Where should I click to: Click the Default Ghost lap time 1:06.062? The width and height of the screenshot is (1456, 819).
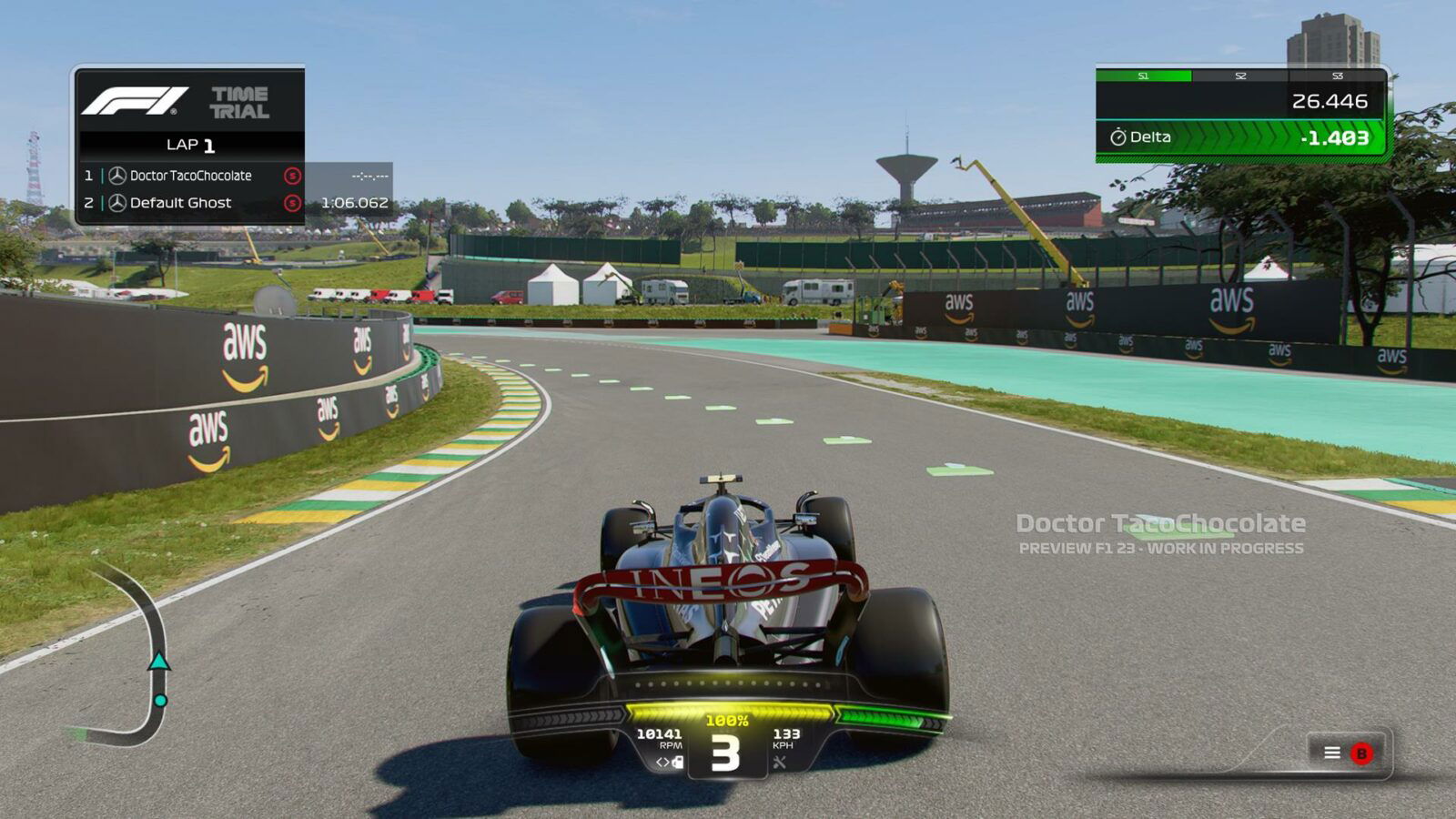pos(353,204)
